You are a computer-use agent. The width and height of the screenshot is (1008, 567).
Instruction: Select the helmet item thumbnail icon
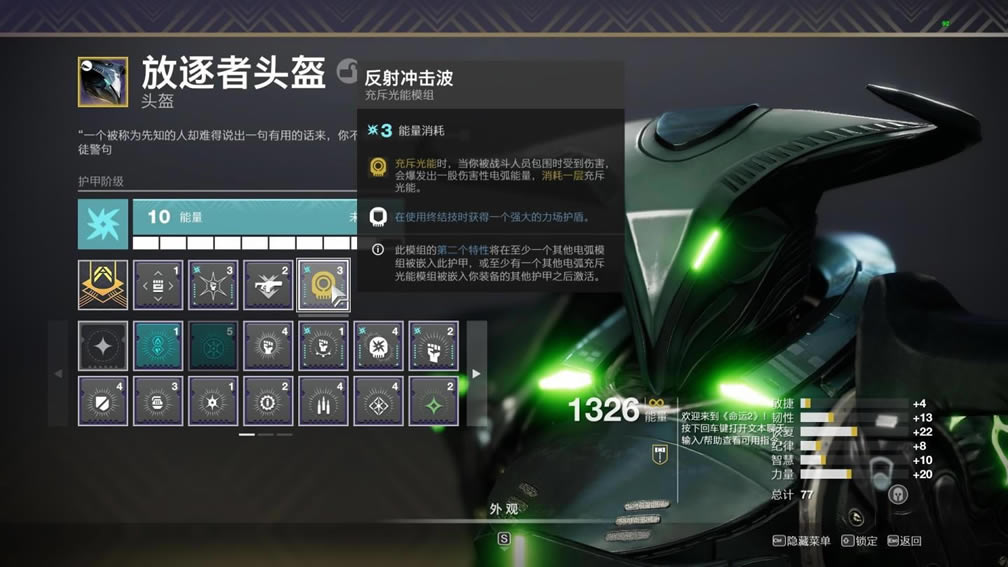click(x=103, y=82)
